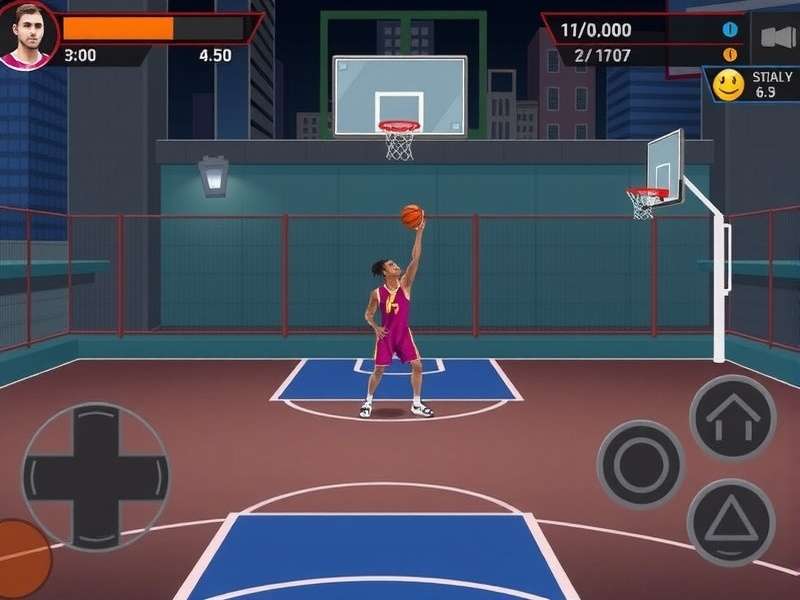Image resolution: width=800 pixels, height=600 pixels.
Task: Tap the directional pad control
Action: coord(96,475)
